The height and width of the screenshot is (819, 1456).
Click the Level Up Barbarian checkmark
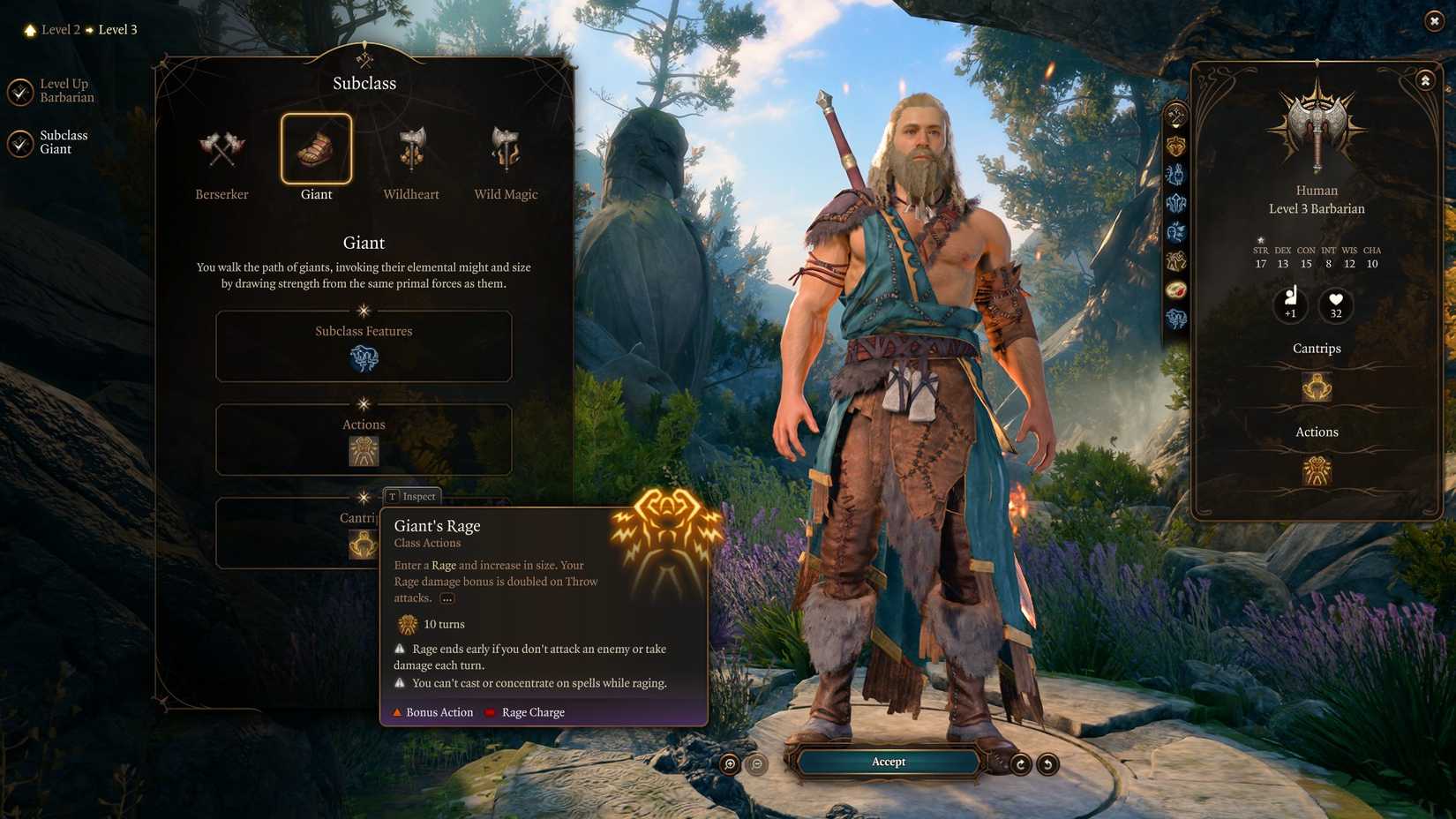[21, 92]
